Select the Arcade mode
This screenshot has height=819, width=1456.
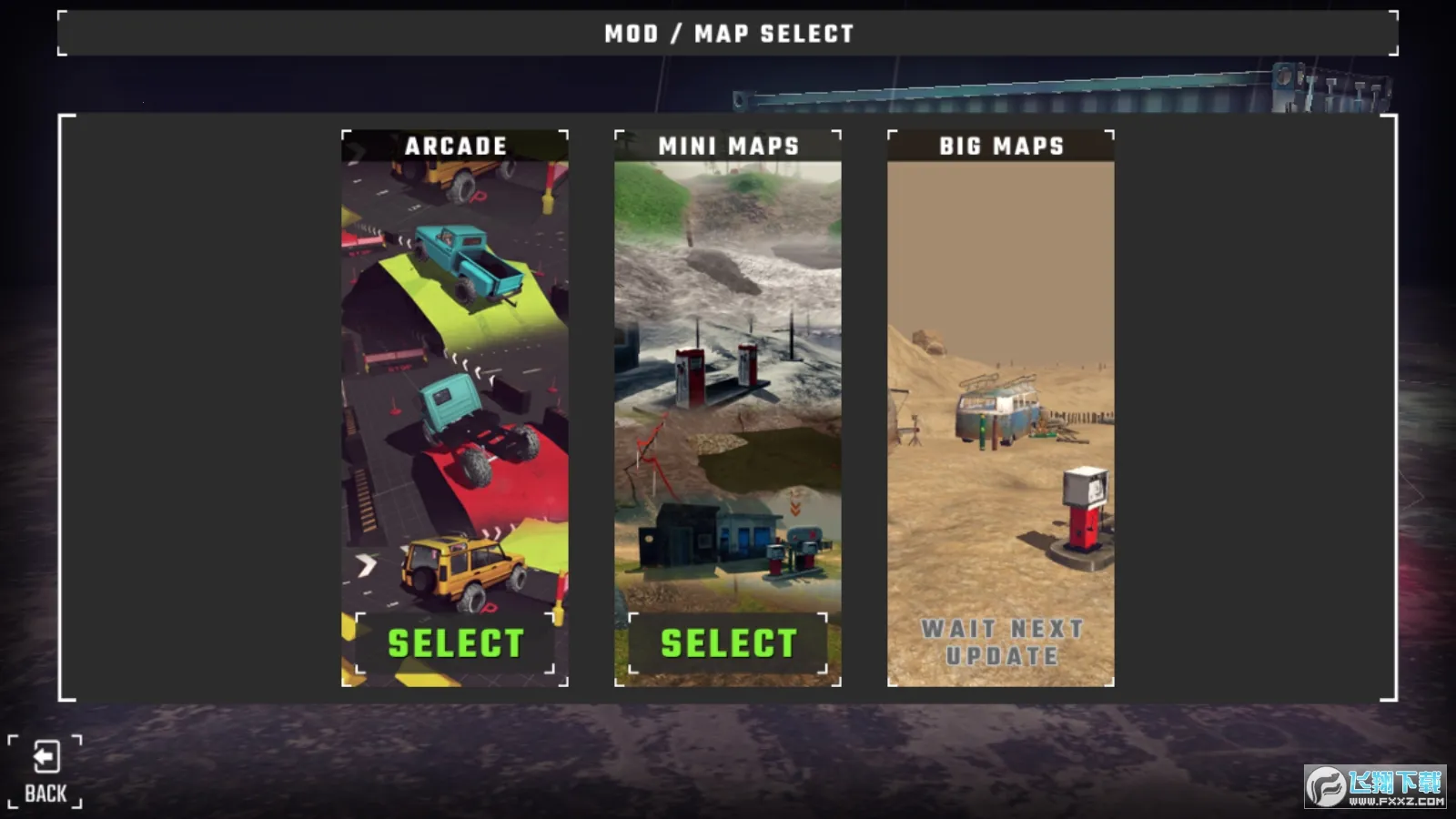tap(455, 643)
